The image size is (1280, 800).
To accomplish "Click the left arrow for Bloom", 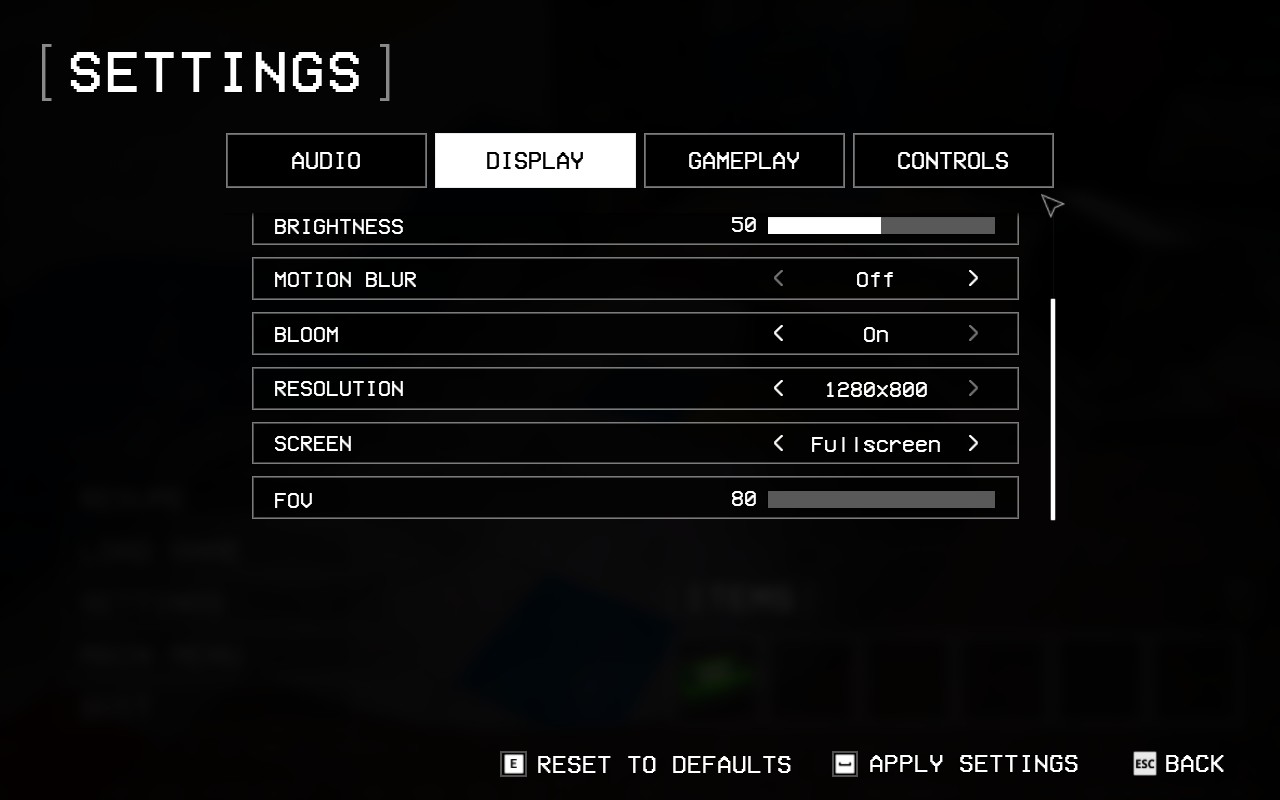I will [778, 334].
